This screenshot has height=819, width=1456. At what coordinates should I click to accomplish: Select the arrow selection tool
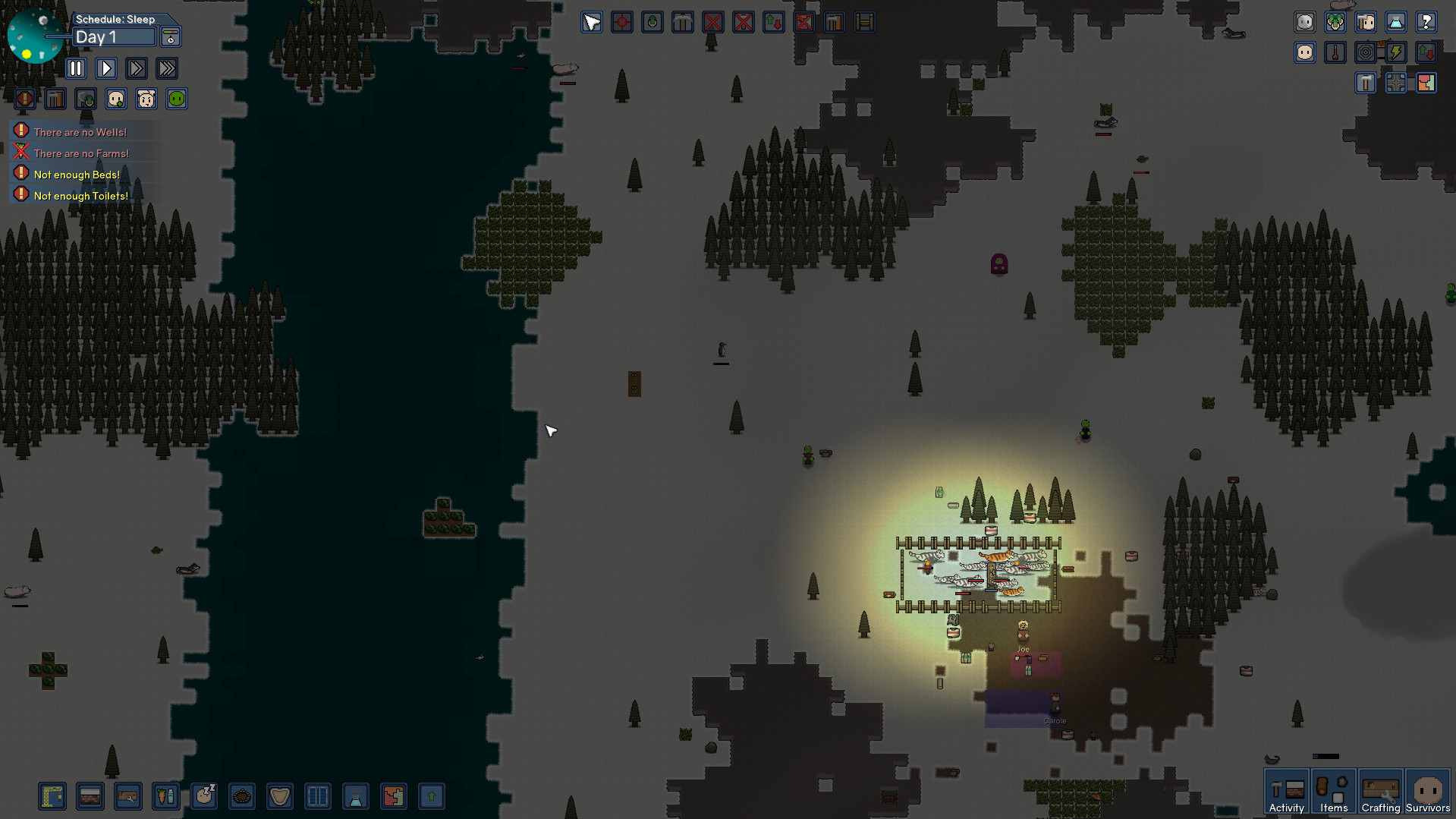(x=592, y=22)
